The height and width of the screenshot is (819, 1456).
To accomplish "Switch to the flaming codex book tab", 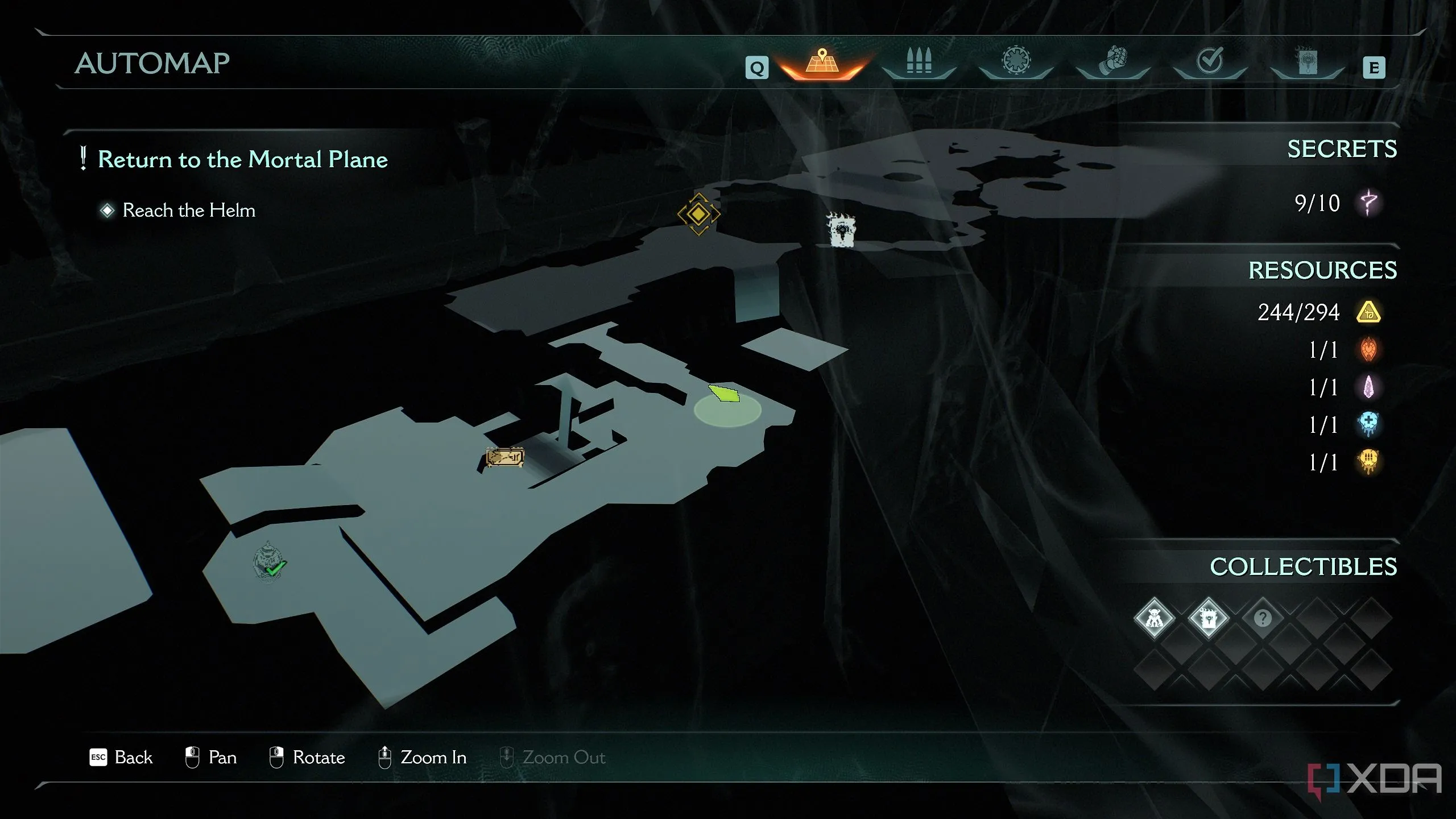I will tap(1306, 61).
